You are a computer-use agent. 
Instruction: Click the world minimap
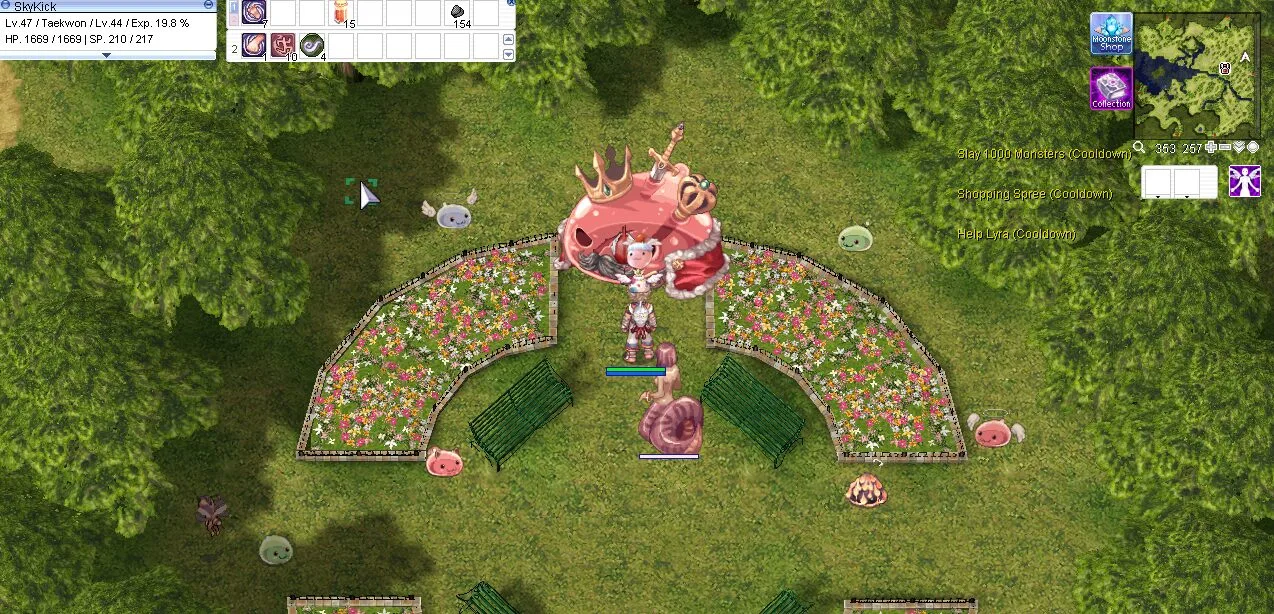coord(1196,76)
